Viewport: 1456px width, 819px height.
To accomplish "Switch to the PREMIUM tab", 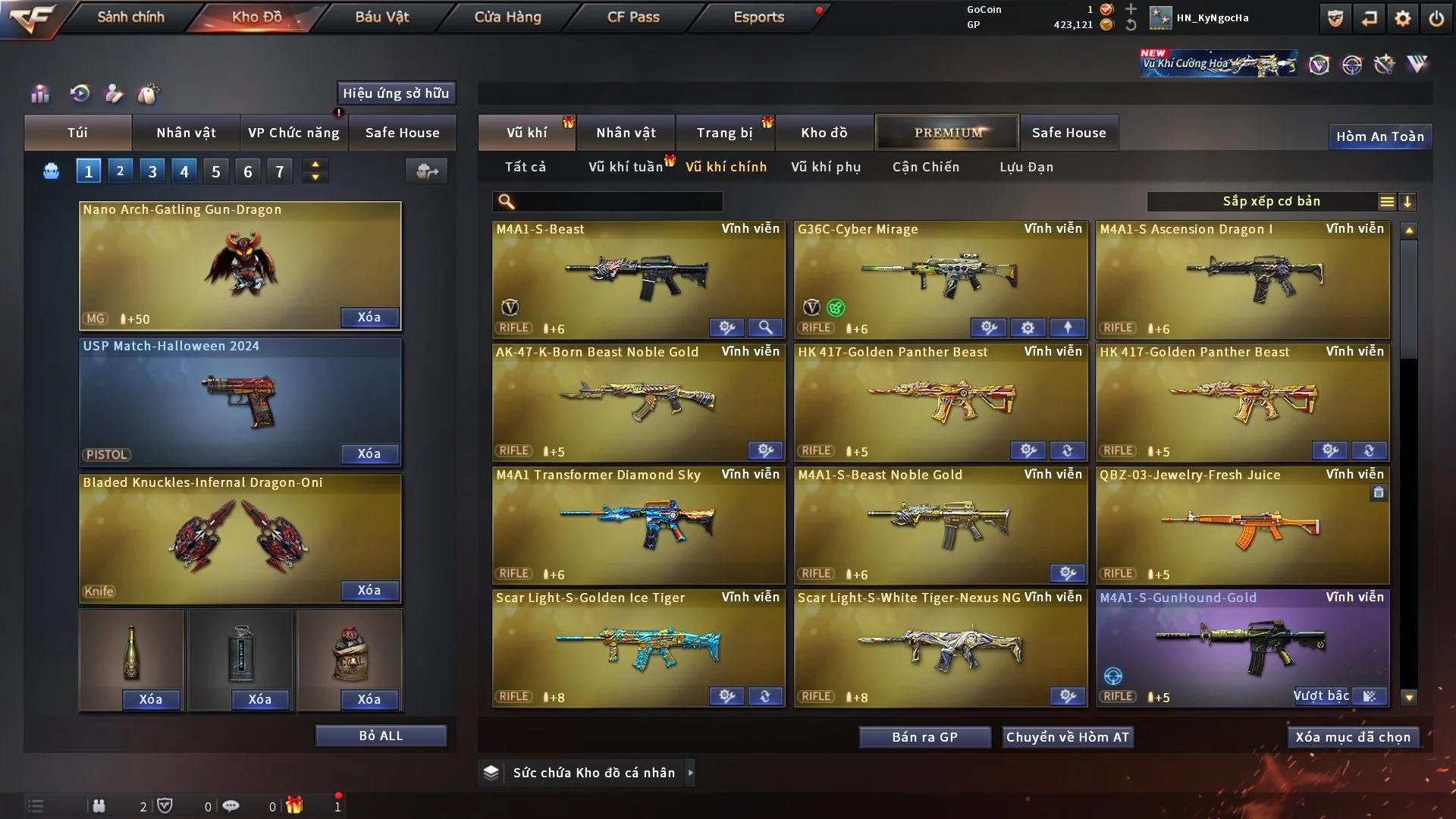I will 947,133.
